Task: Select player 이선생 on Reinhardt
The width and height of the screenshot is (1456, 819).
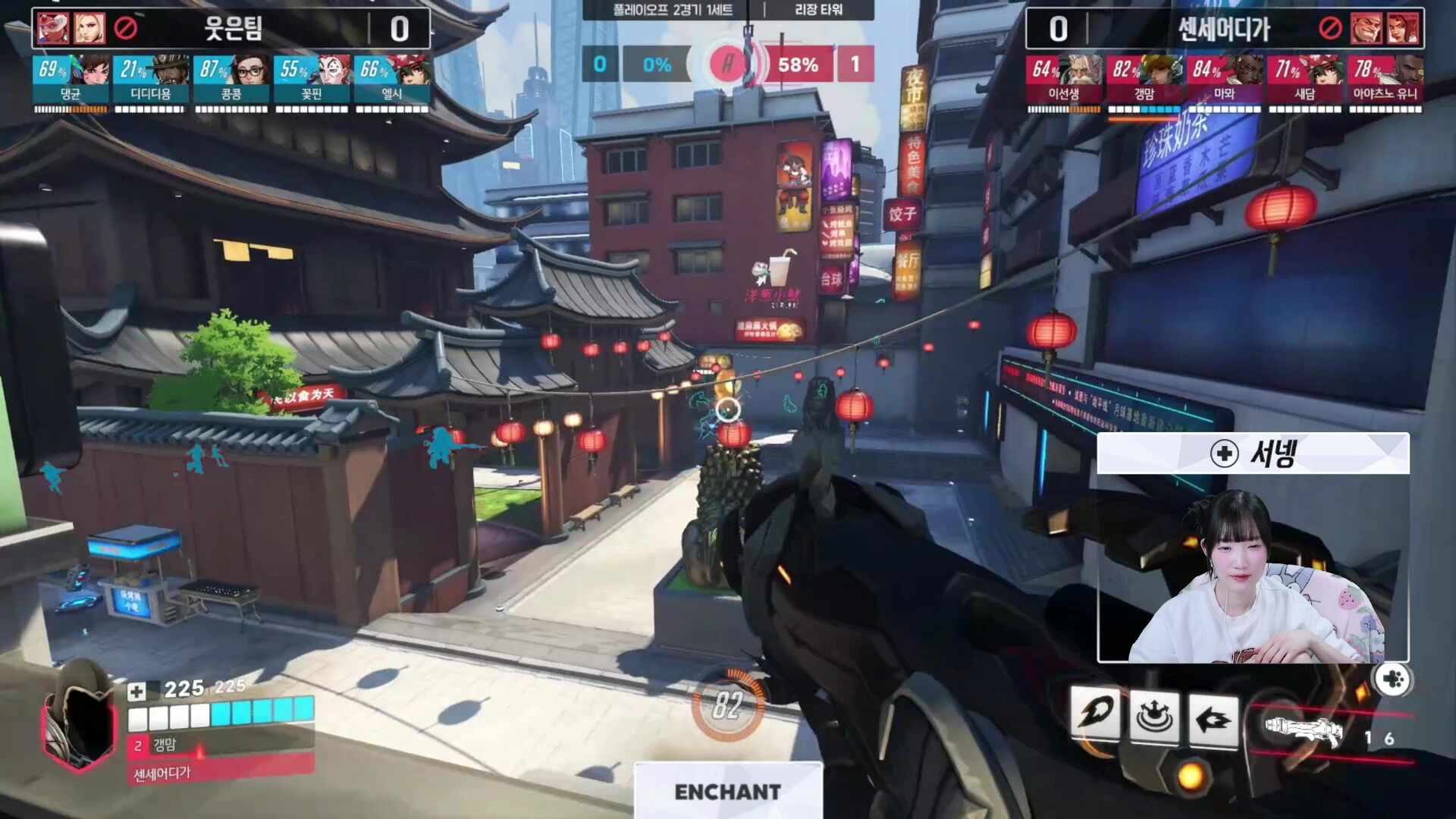Action: tap(1064, 79)
